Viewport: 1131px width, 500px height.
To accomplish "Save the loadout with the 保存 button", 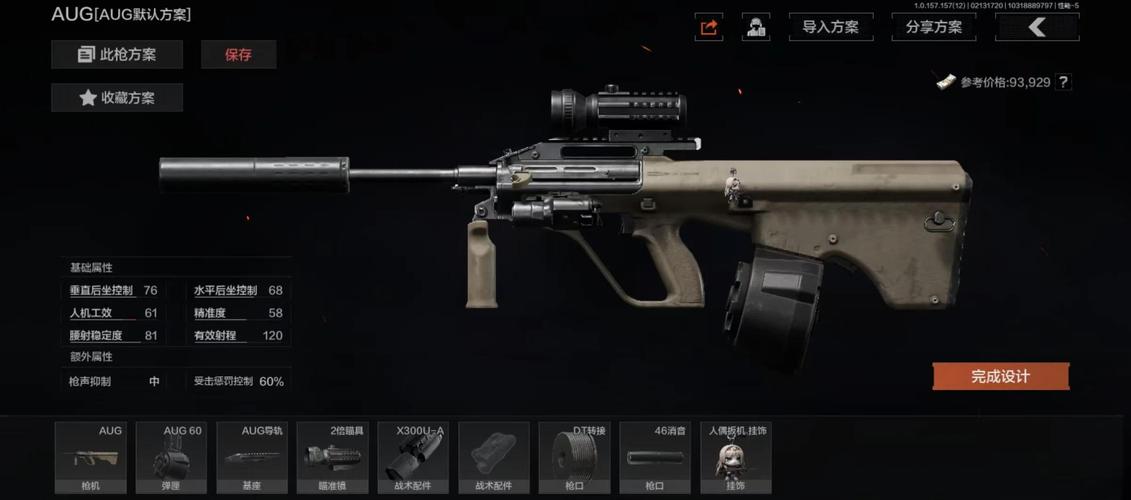I will (238, 55).
